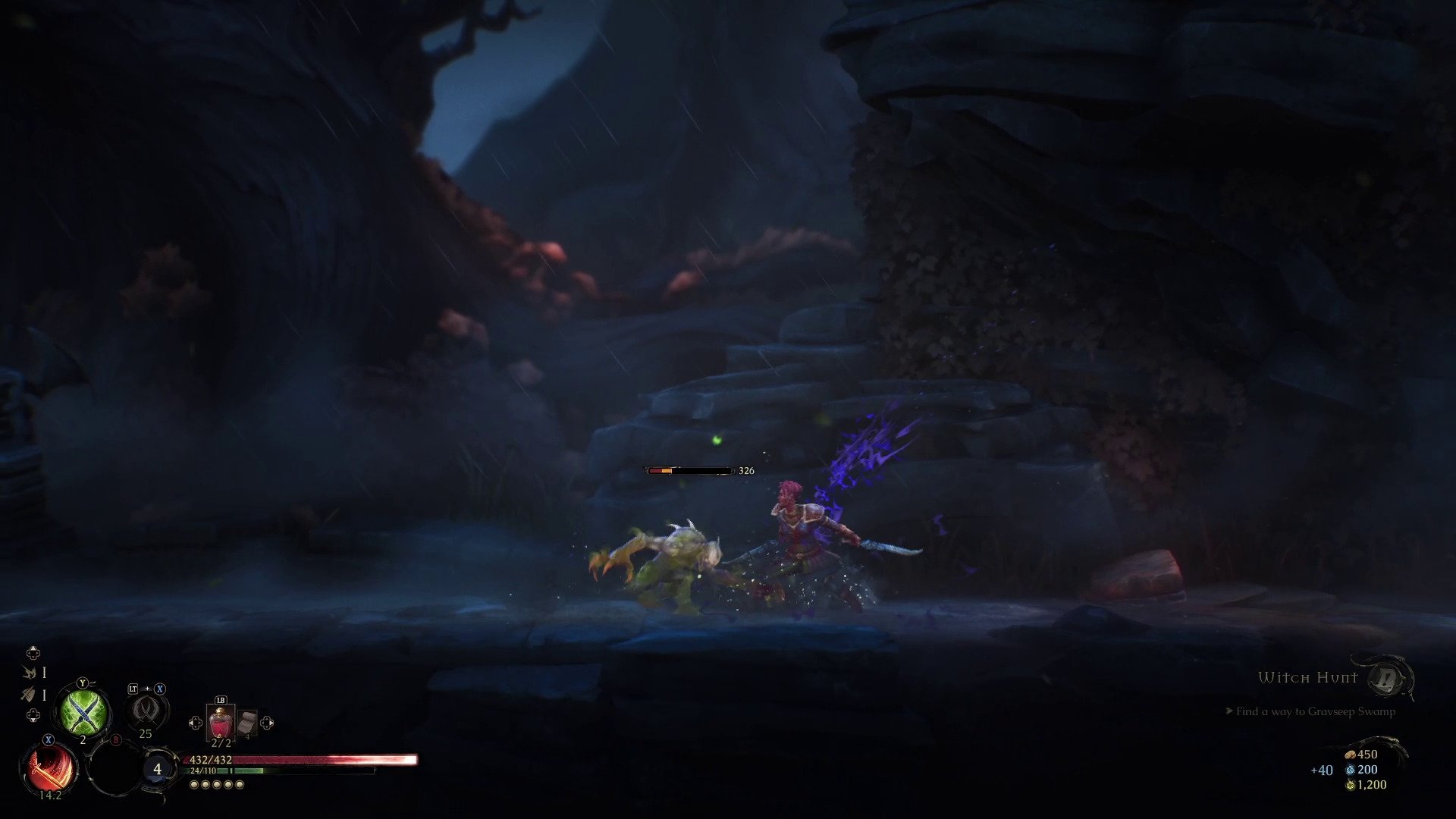Open the Witch Hunt quest tracker
Screen dimensions: 1456x819
click(1307, 678)
